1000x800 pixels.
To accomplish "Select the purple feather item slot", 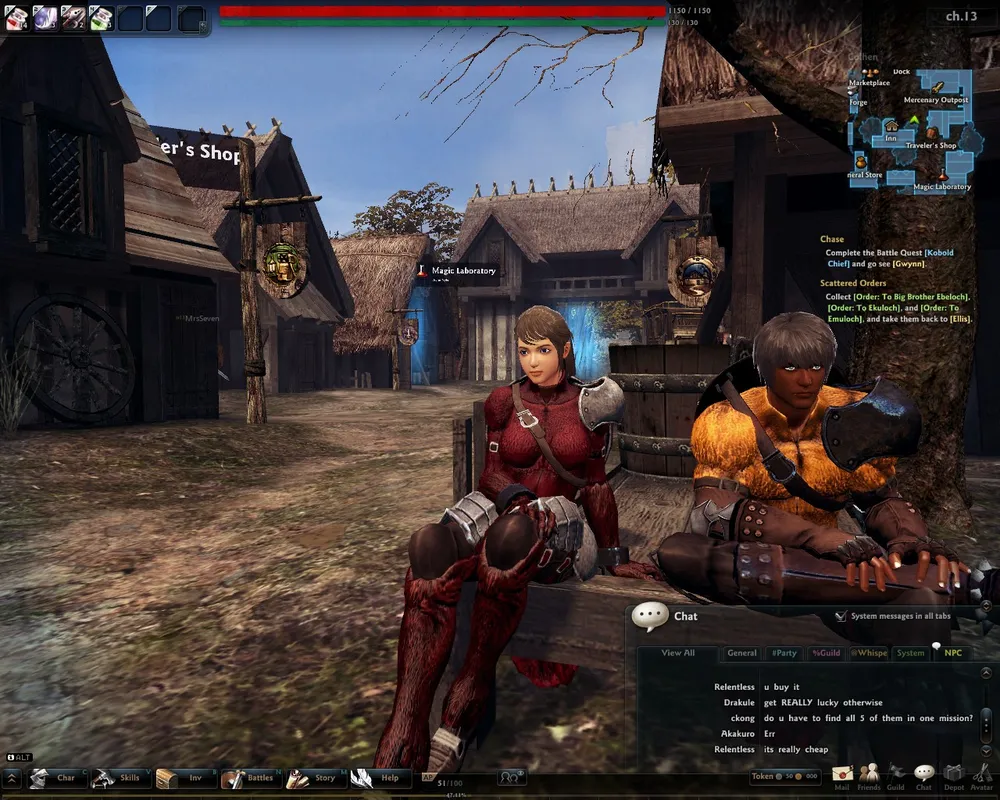I will [x=45, y=17].
